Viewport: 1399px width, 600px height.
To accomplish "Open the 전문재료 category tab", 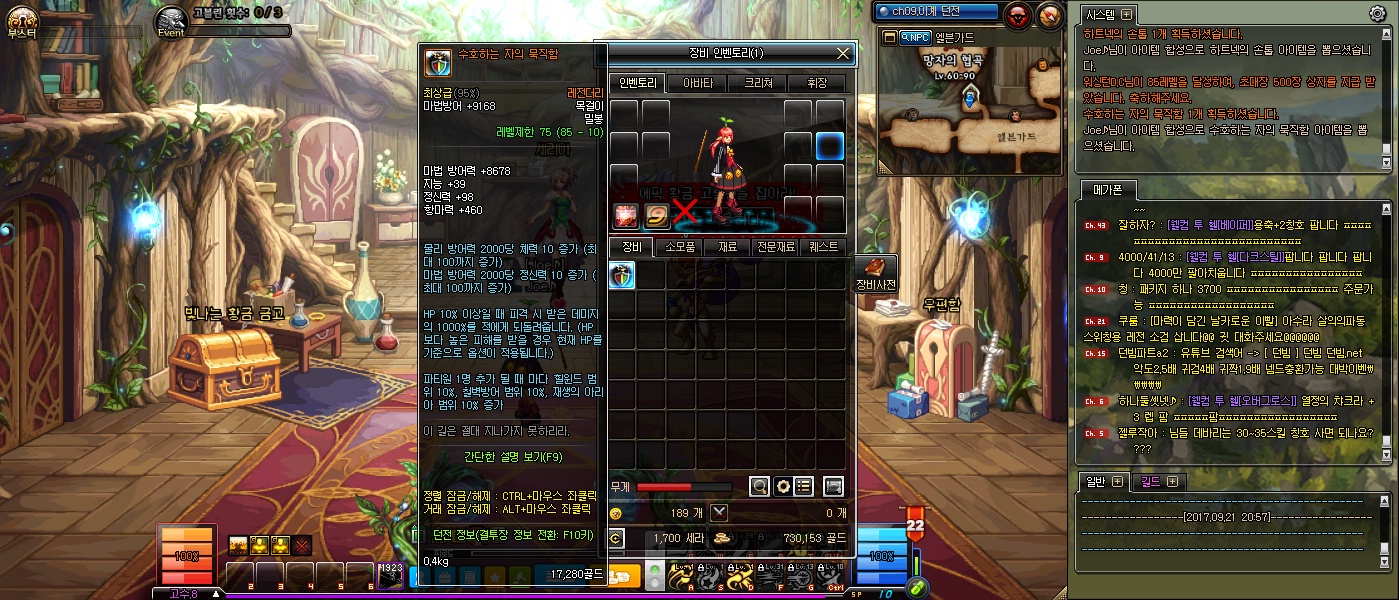I will pyautogui.click(x=776, y=247).
